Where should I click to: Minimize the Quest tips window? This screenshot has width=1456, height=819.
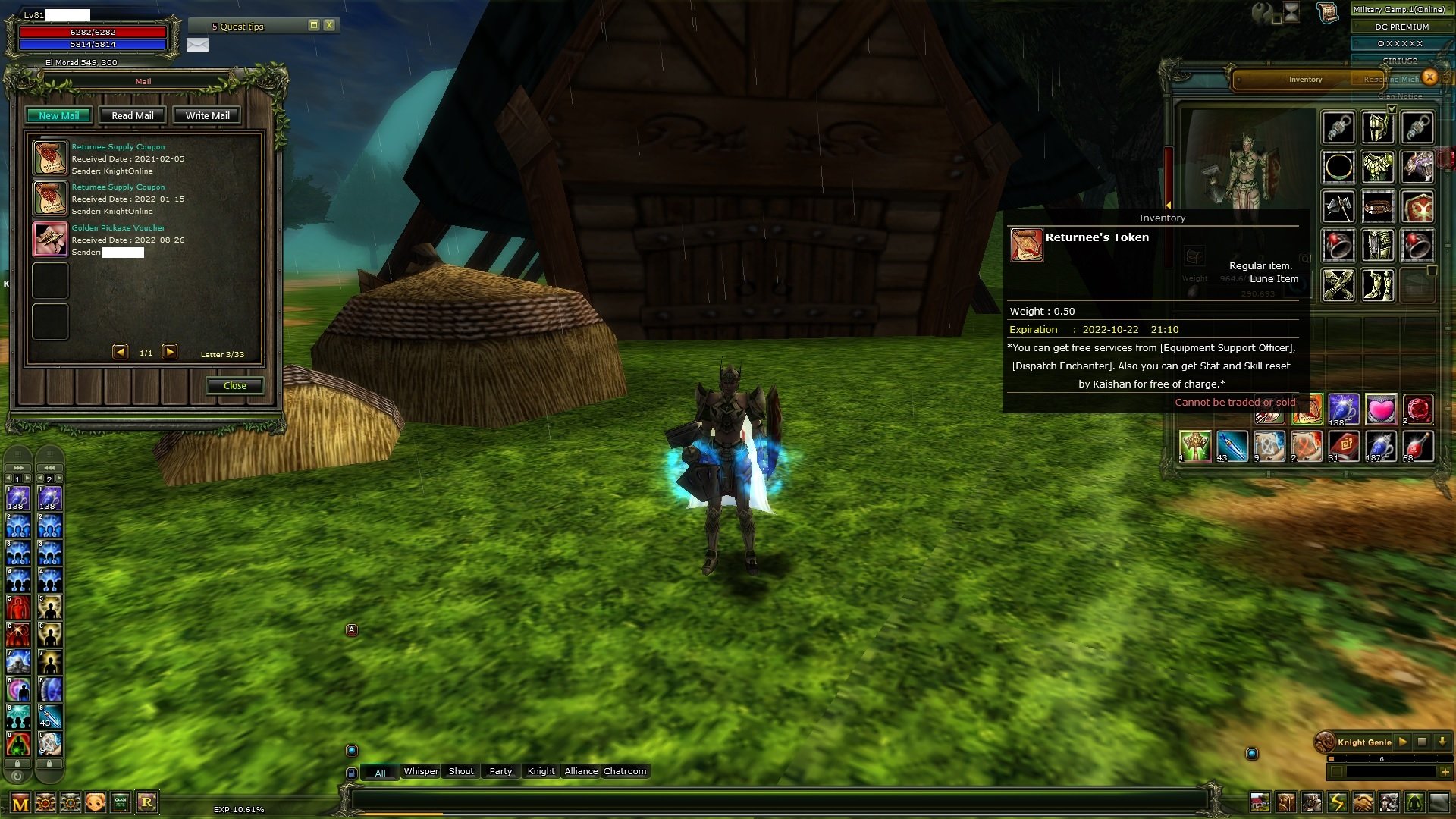point(313,25)
